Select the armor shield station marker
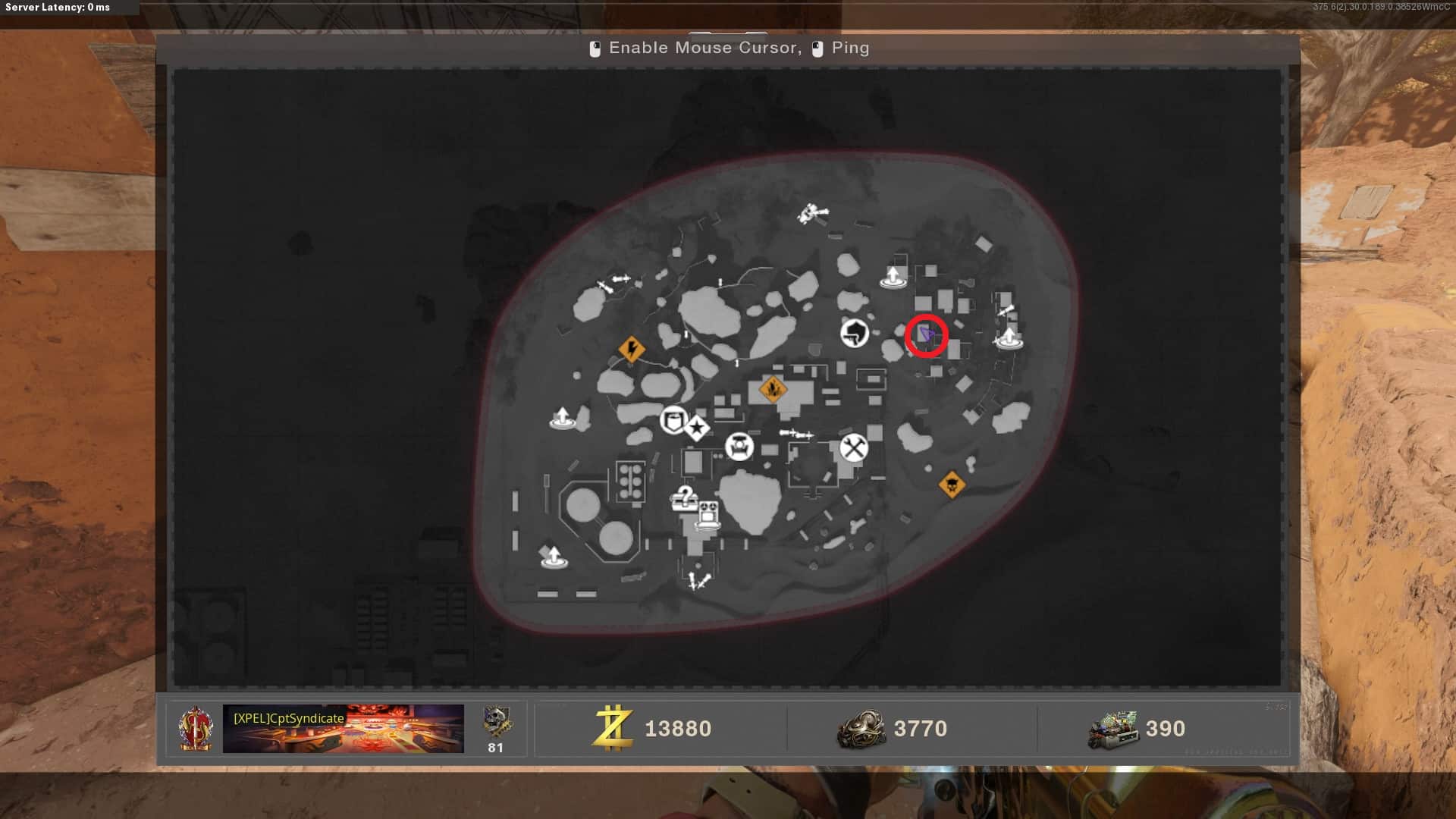Screen dimensions: 1456x819 click(x=673, y=419)
